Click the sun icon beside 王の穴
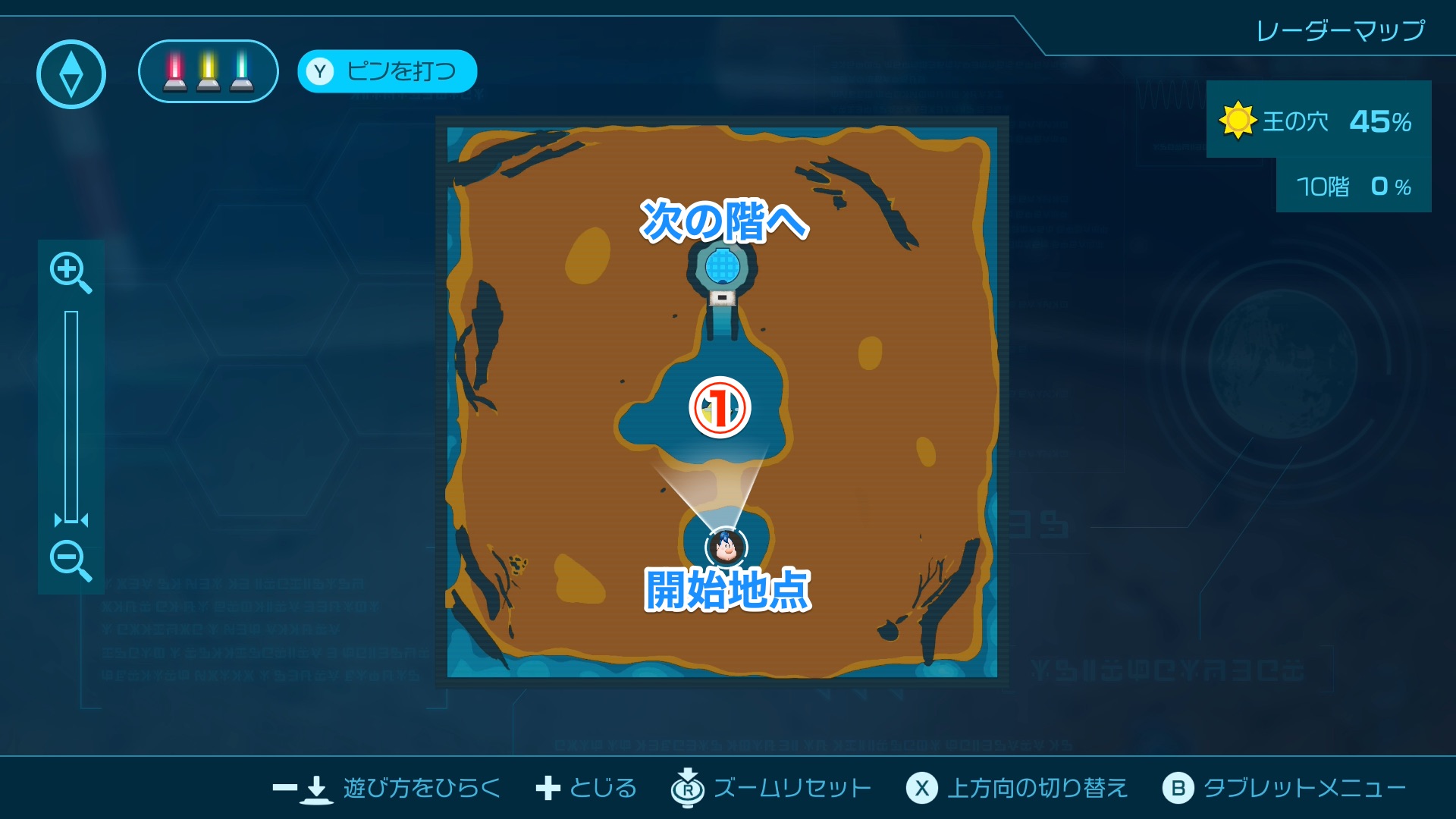This screenshot has height=819, width=1456. [1236, 119]
